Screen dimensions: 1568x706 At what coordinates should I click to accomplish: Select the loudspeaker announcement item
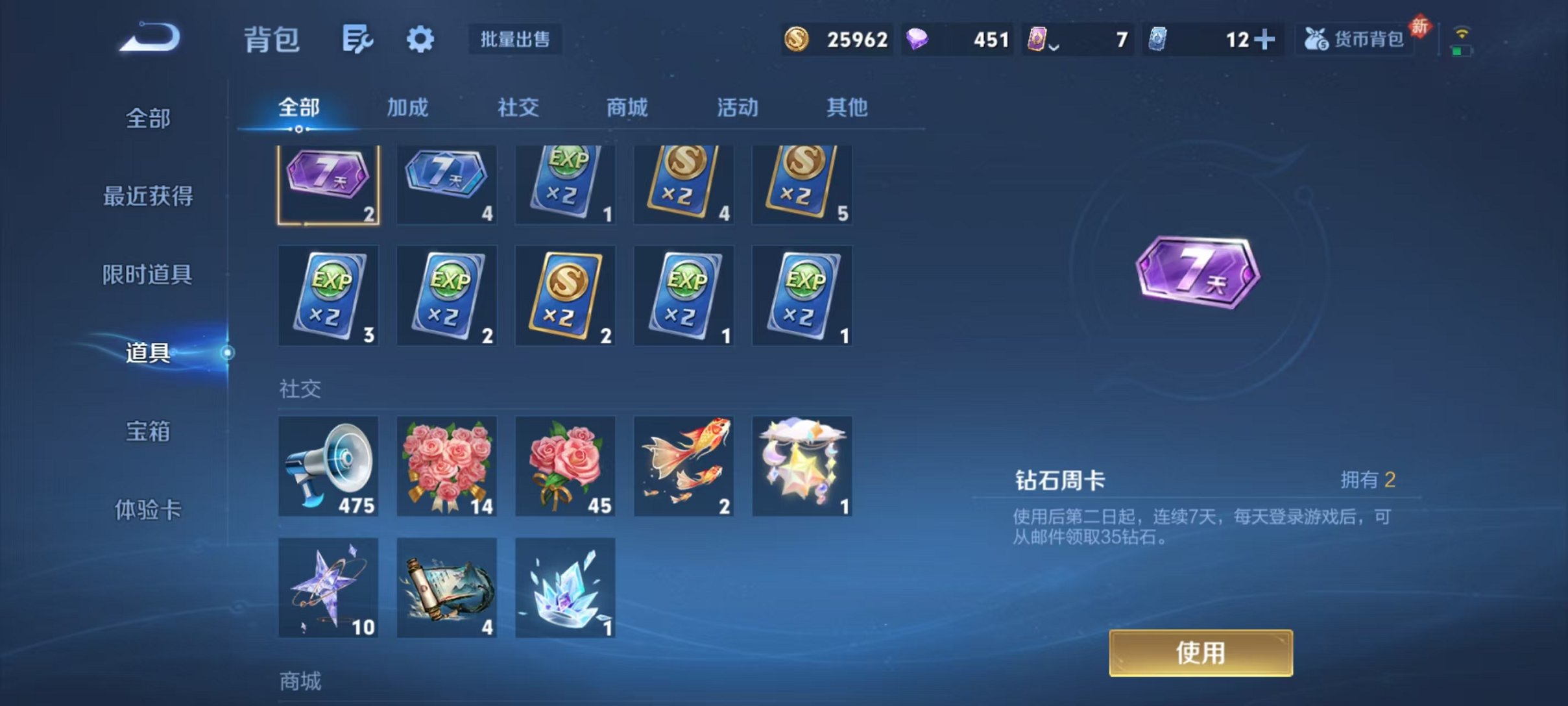328,466
